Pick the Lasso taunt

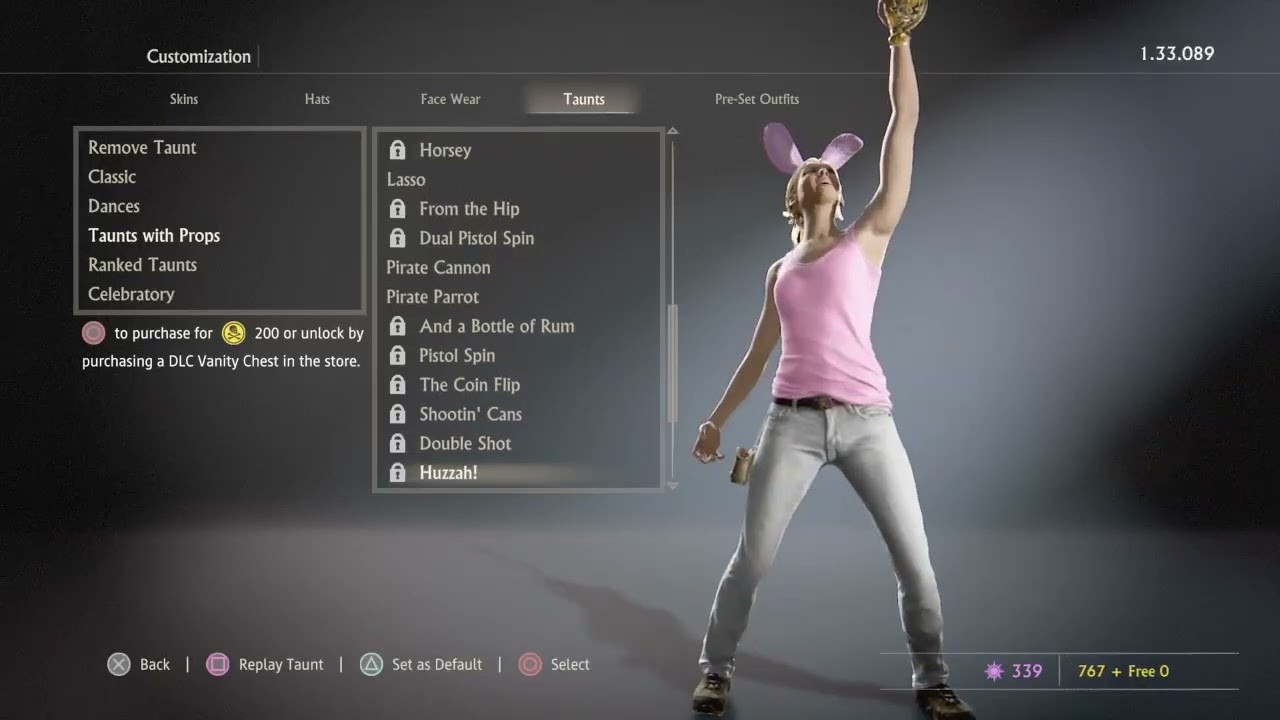(x=406, y=180)
